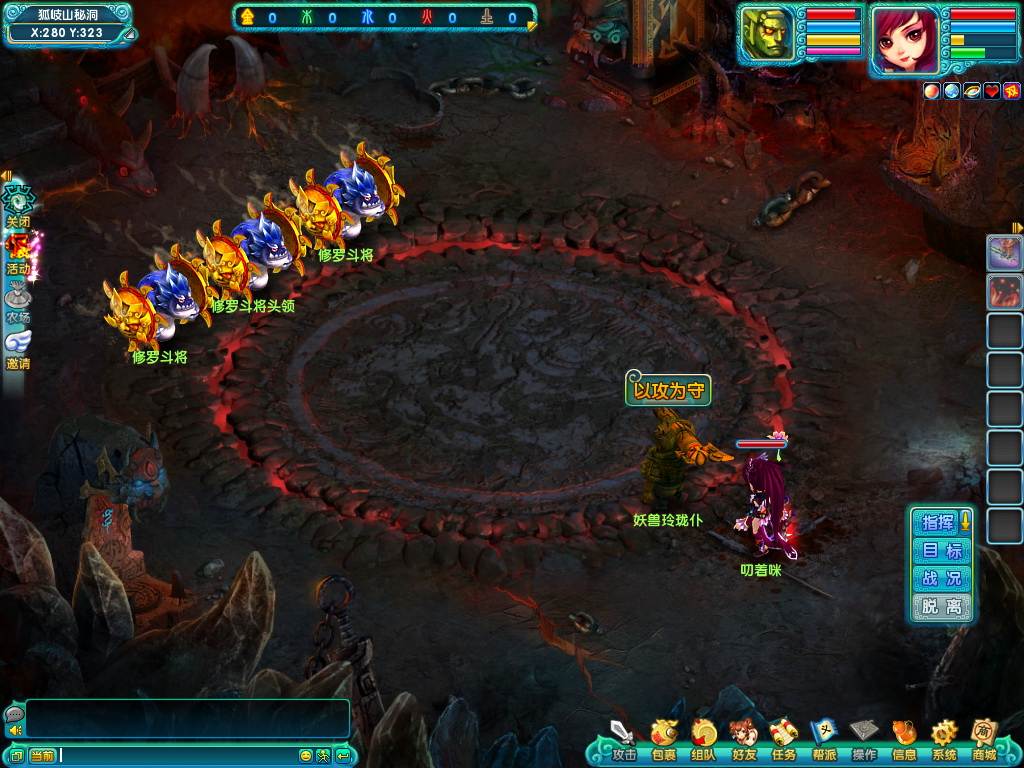Image resolution: width=1024 pixels, height=768 pixels.
Task: Click the 指挥 (Command) button
Action: pos(938,522)
